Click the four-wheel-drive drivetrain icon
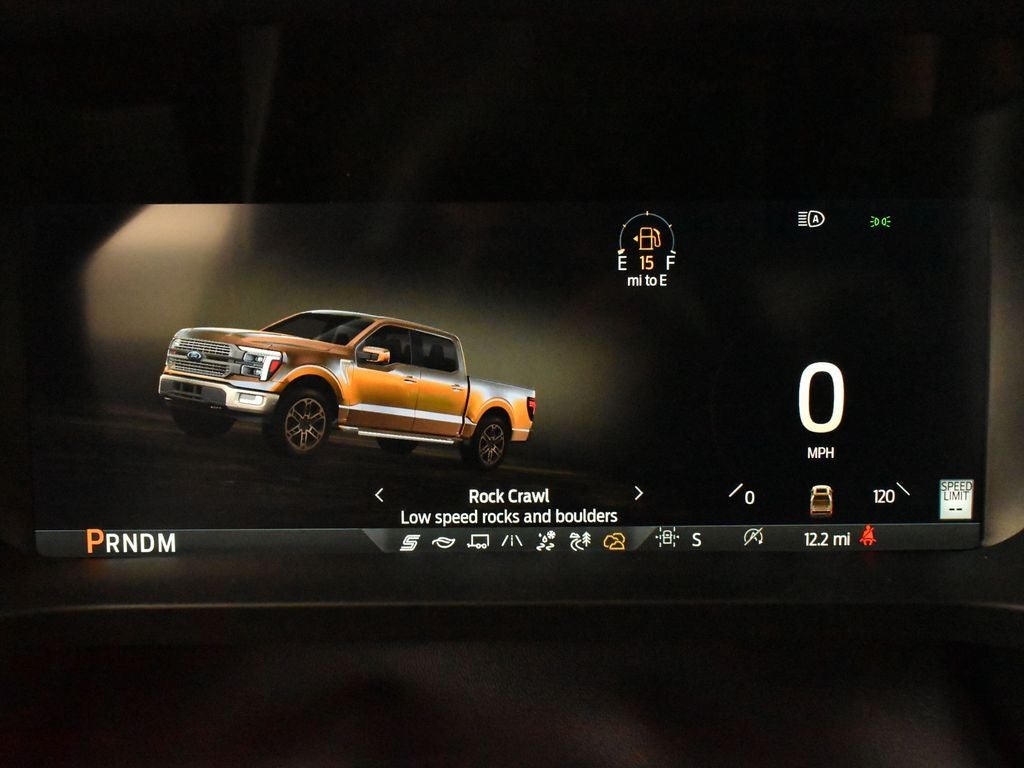Screen dimensions: 1024x768 [667, 538]
